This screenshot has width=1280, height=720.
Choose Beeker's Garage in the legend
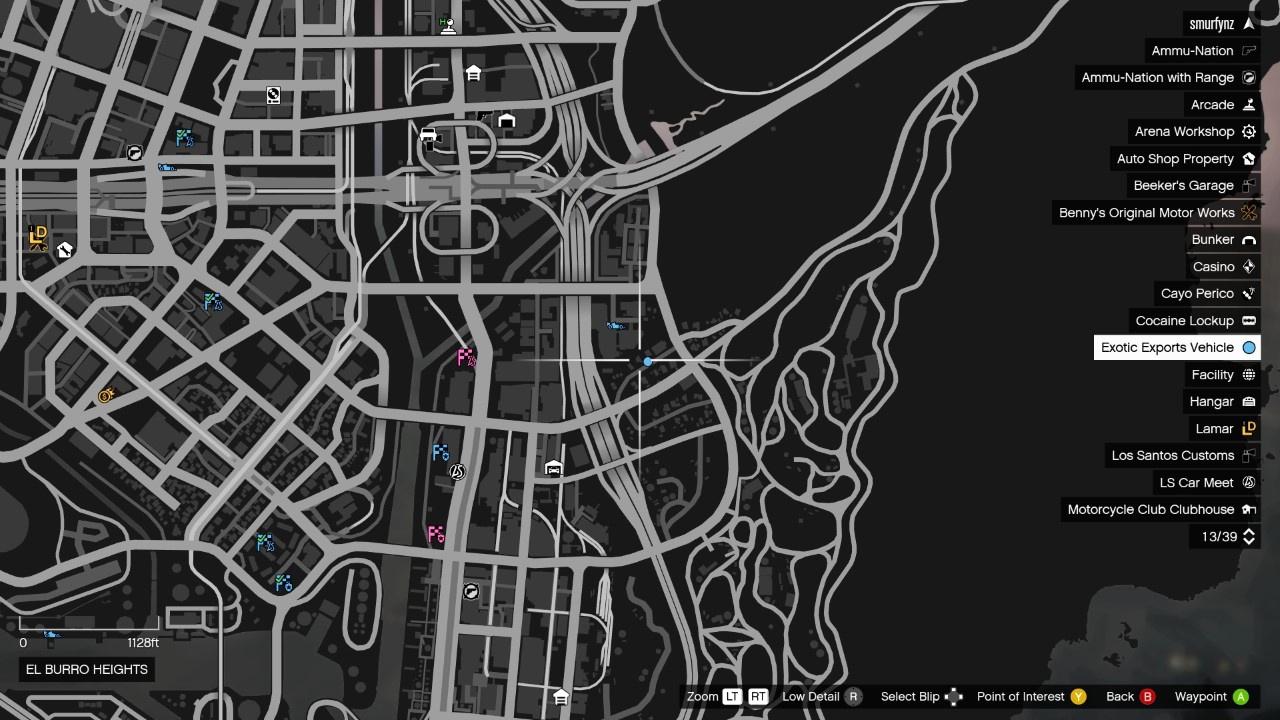point(1183,186)
